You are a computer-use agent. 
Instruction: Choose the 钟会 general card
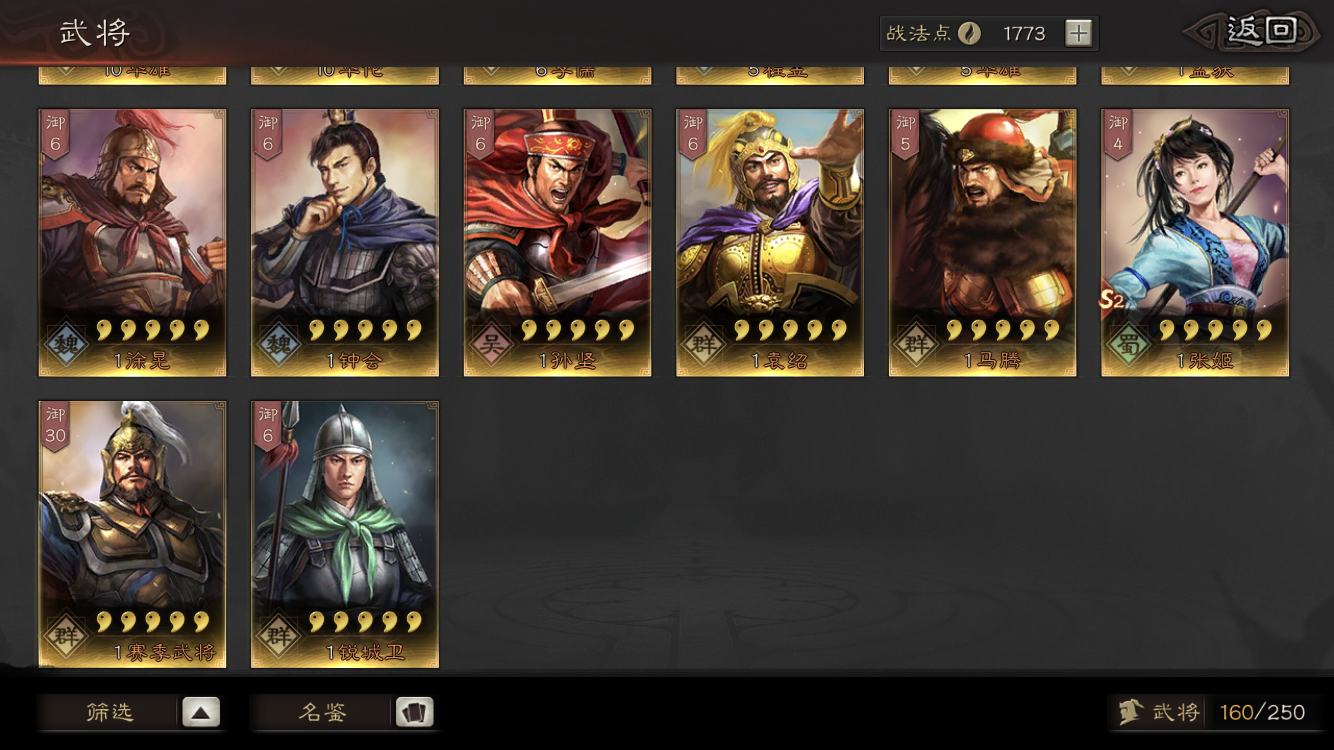point(345,242)
